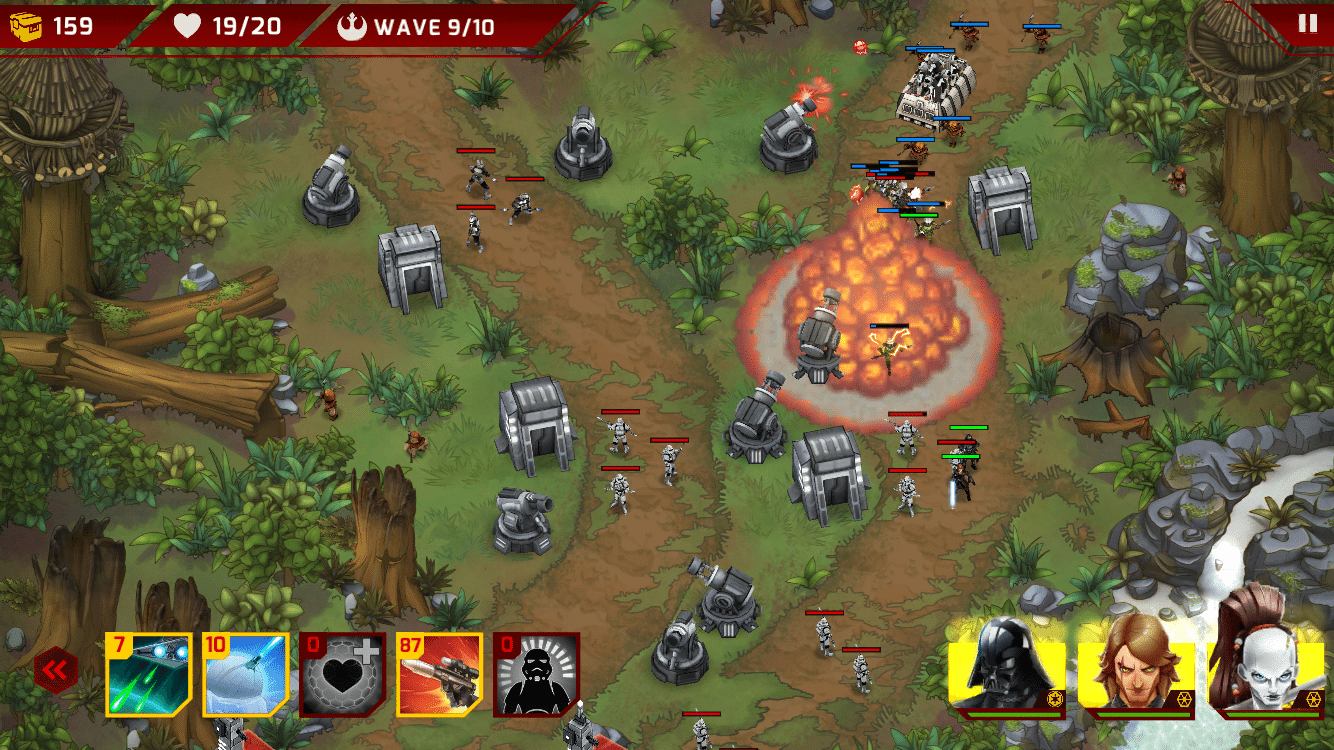Select the Darth Vader hero portrait

point(1007,665)
